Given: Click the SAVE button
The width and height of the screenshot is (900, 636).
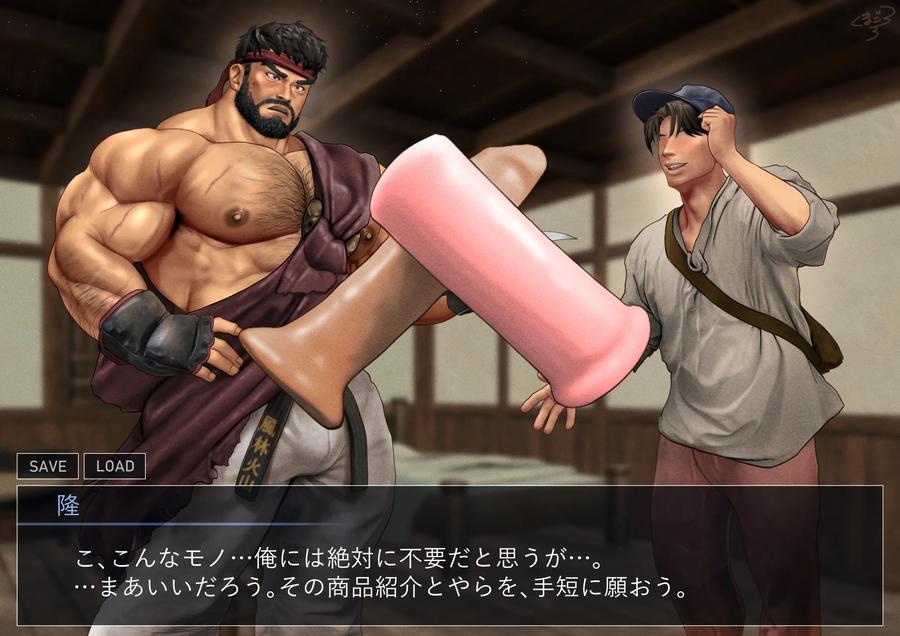Looking at the screenshot, I should pyautogui.click(x=48, y=466).
